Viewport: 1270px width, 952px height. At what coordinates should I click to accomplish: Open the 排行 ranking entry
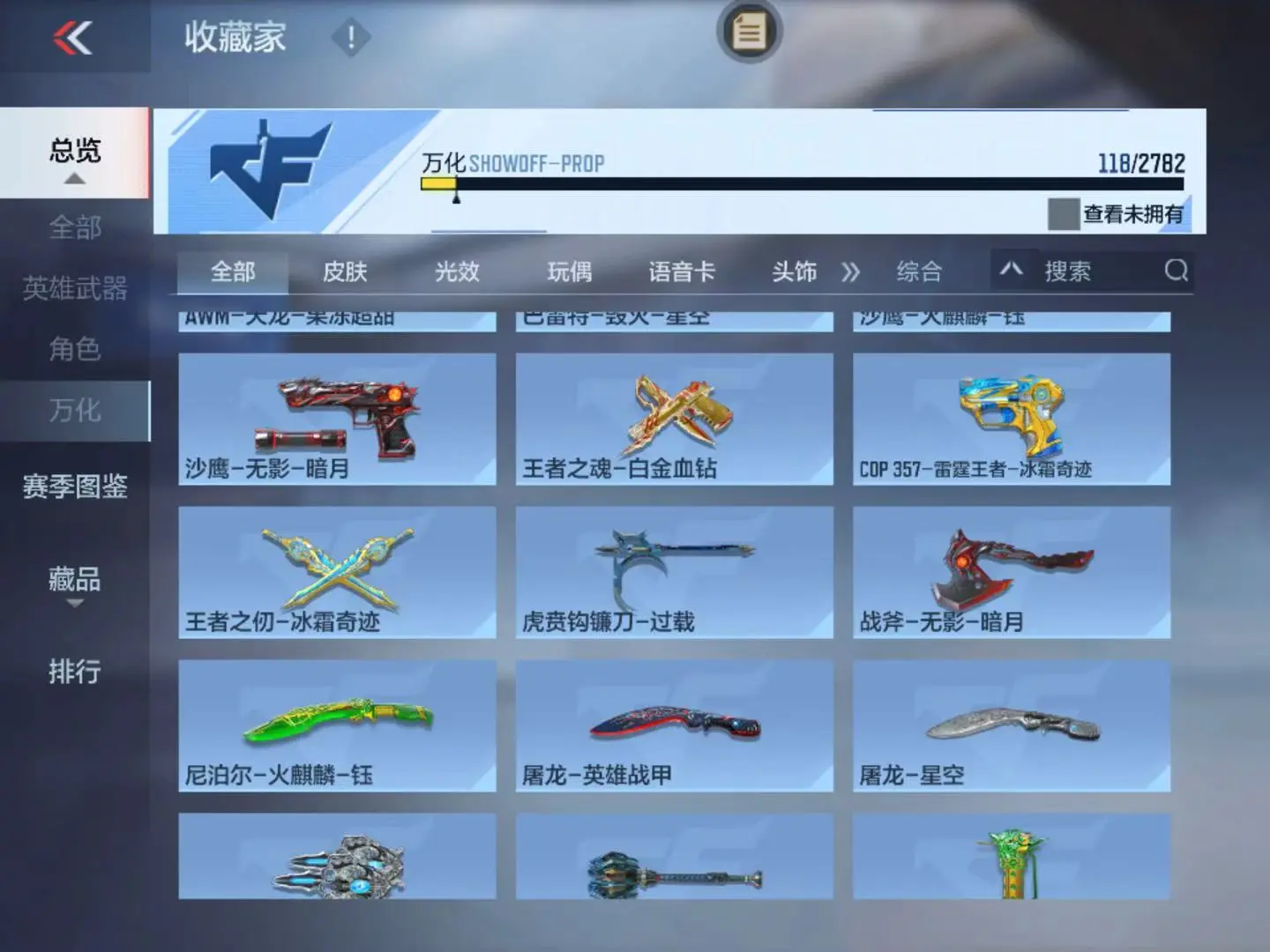[75, 672]
